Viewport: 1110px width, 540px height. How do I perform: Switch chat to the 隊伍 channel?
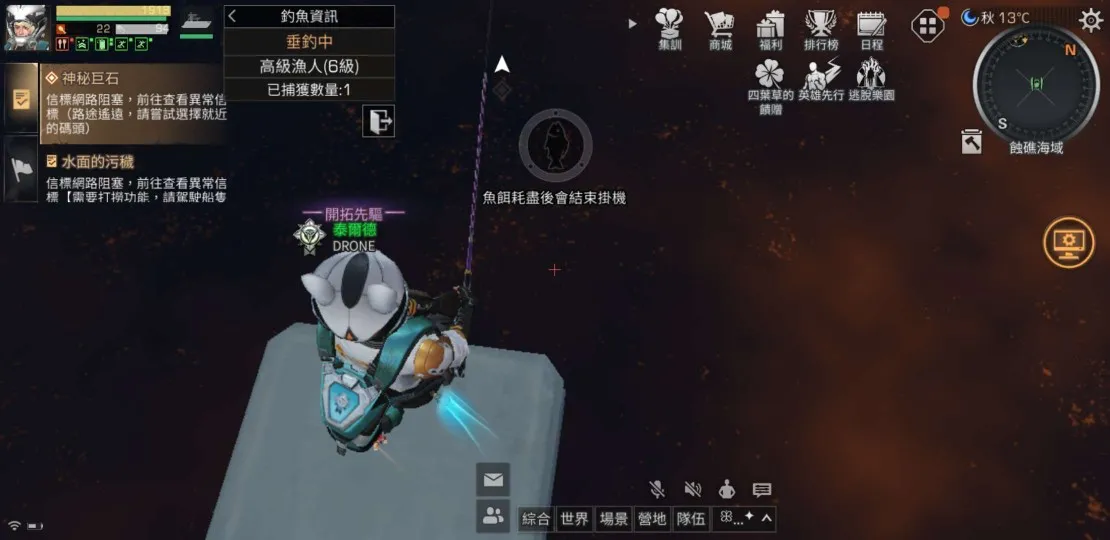click(x=690, y=519)
